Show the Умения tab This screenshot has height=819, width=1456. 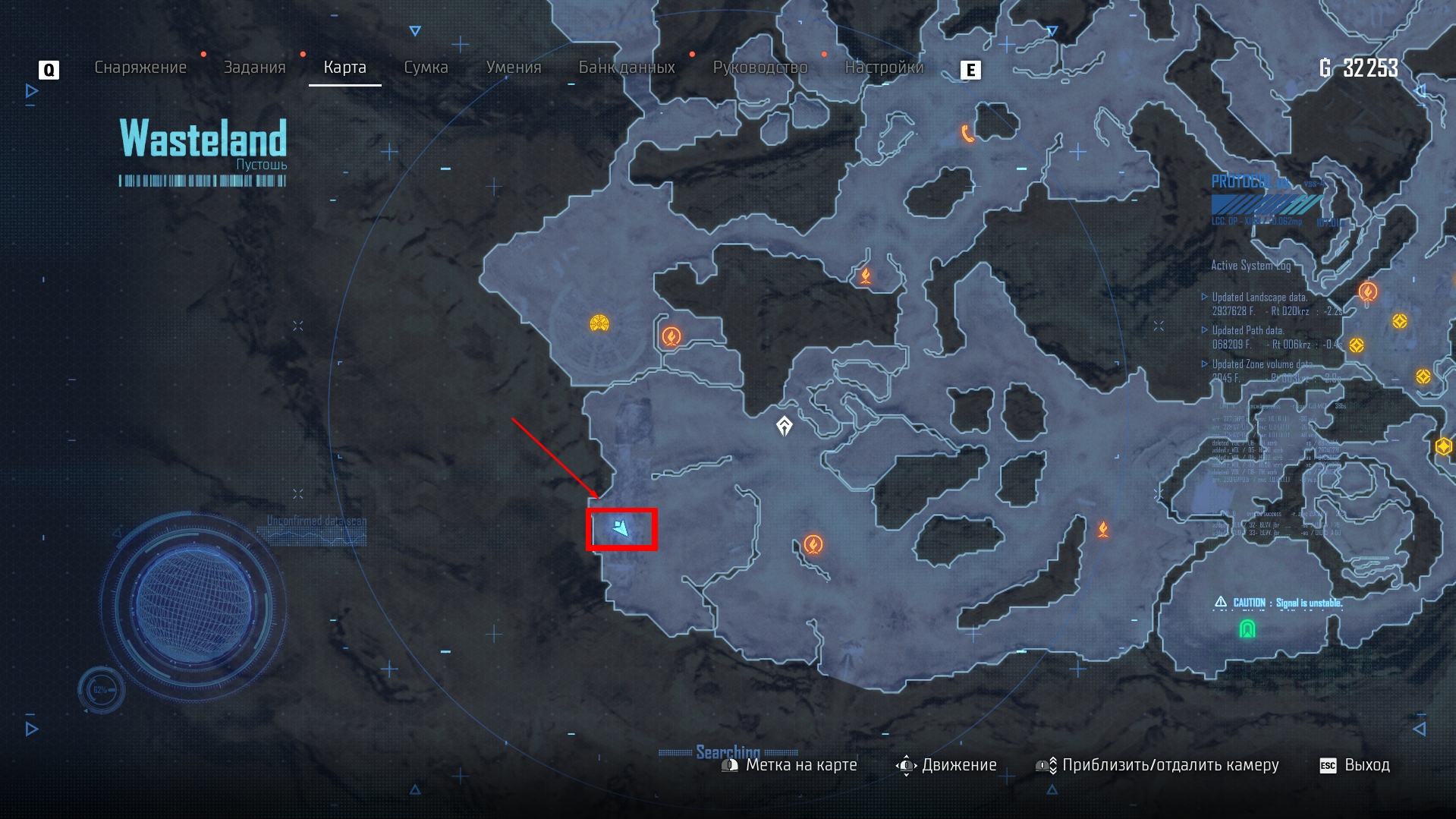513,68
